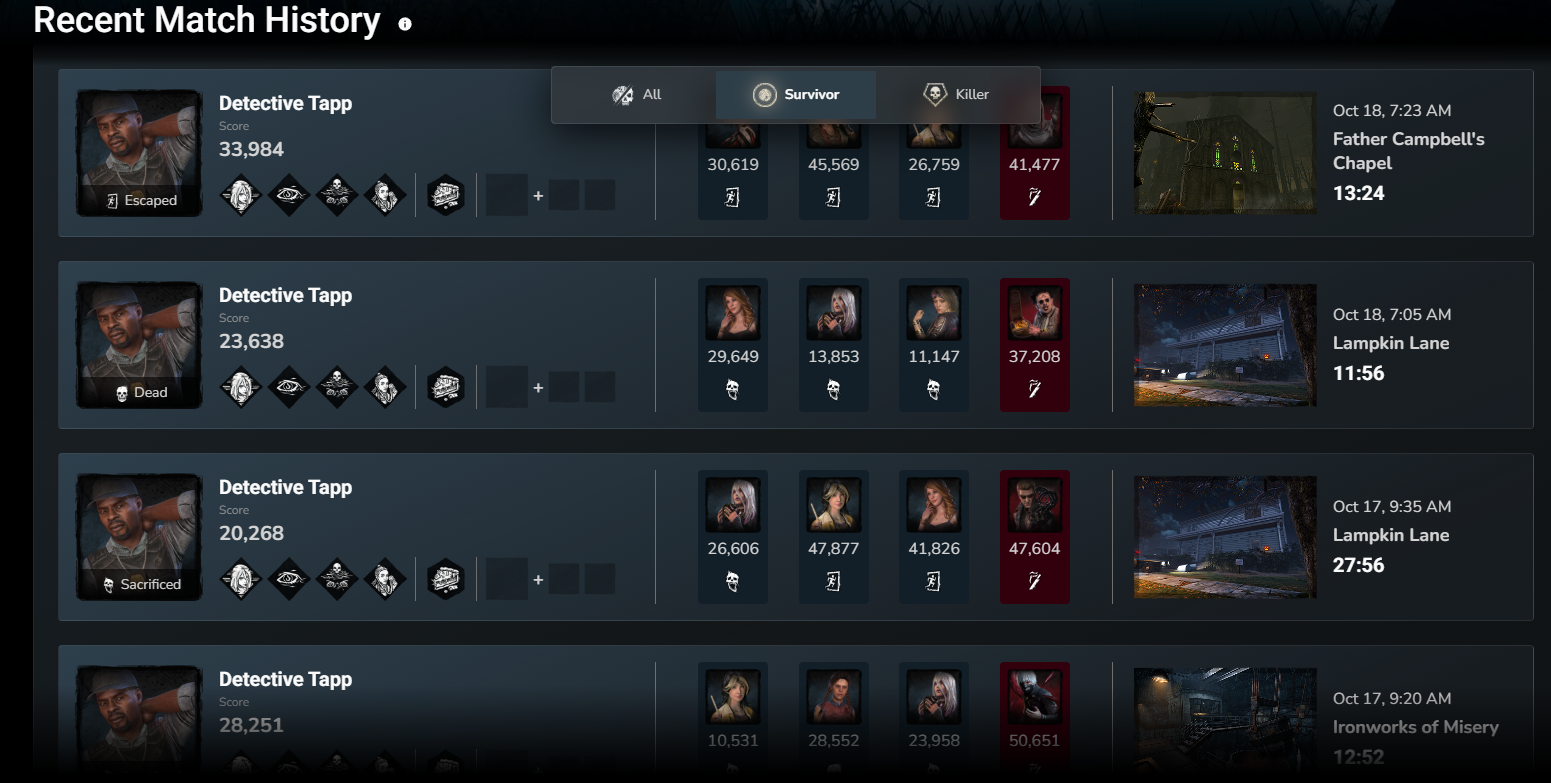Image resolution: width=1551 pixels, height=783 pixels.
Task: Click the info icon beside Recent Match History
Action: click(x=405, y=20)
